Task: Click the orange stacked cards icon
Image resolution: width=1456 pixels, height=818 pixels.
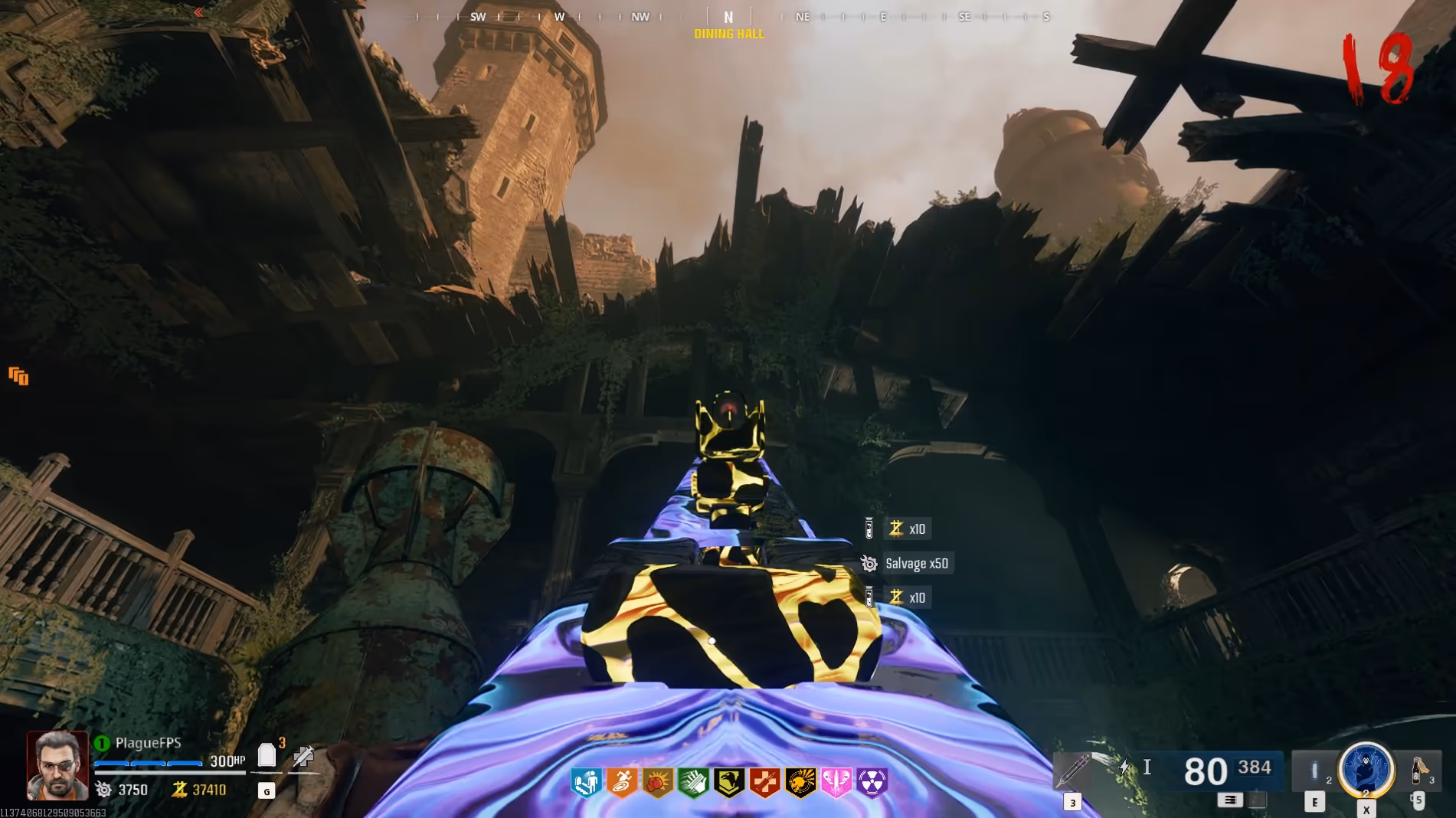Action: pos(18,376)
